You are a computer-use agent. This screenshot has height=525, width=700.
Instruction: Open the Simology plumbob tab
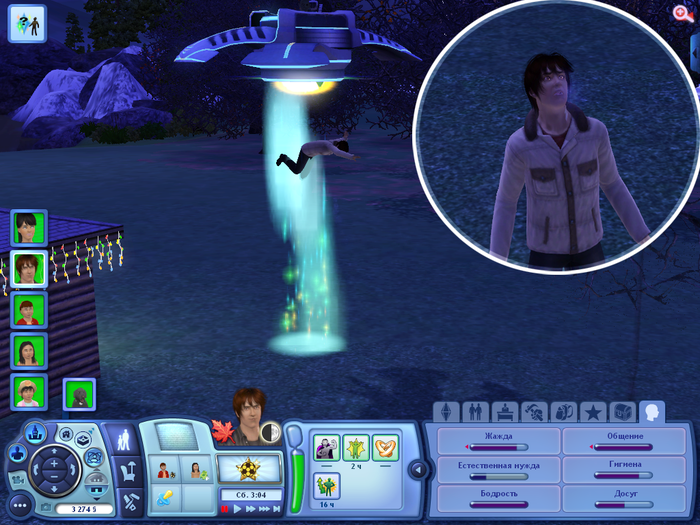(446, 411)
